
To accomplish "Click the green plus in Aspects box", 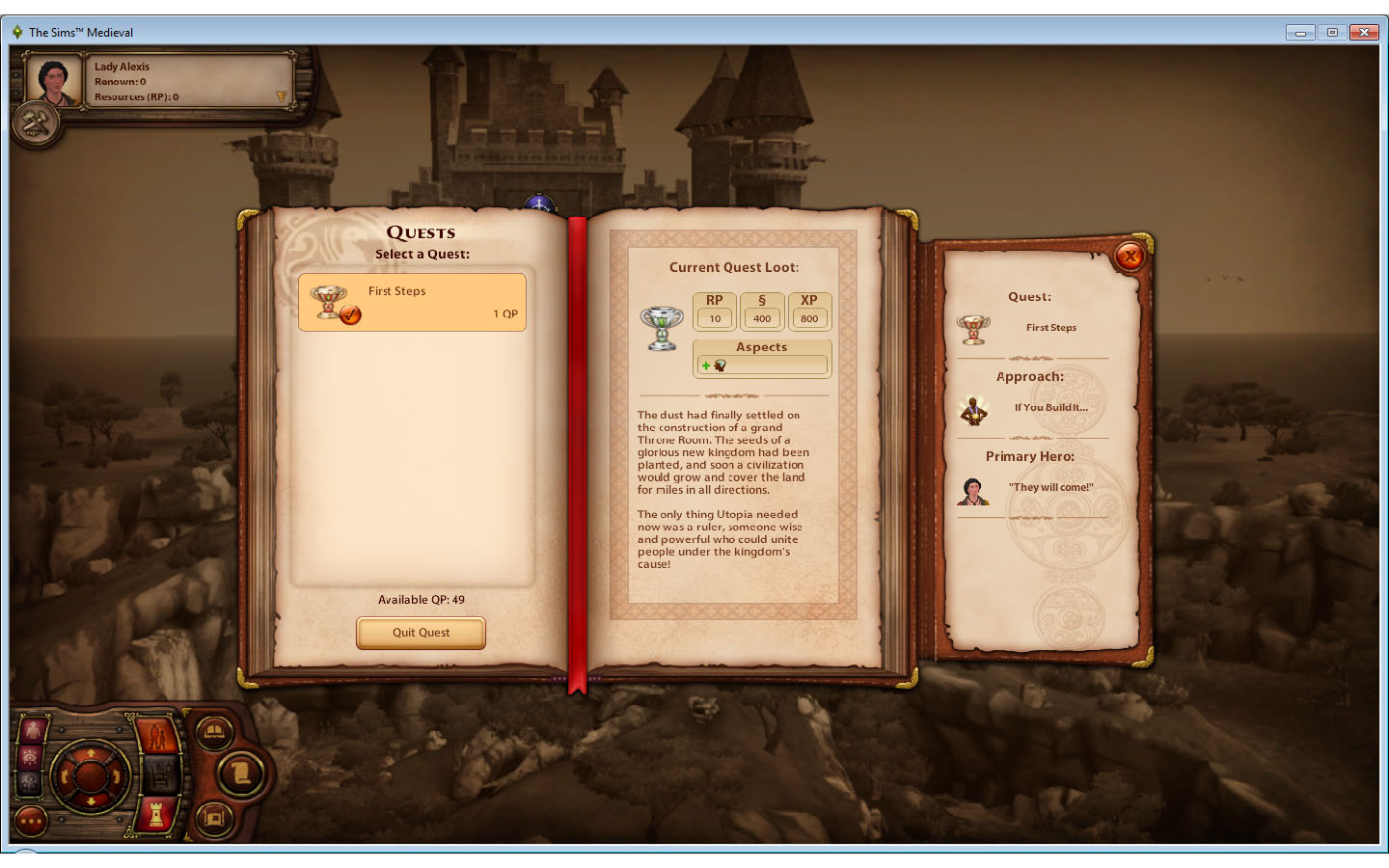I will point(708,366).
